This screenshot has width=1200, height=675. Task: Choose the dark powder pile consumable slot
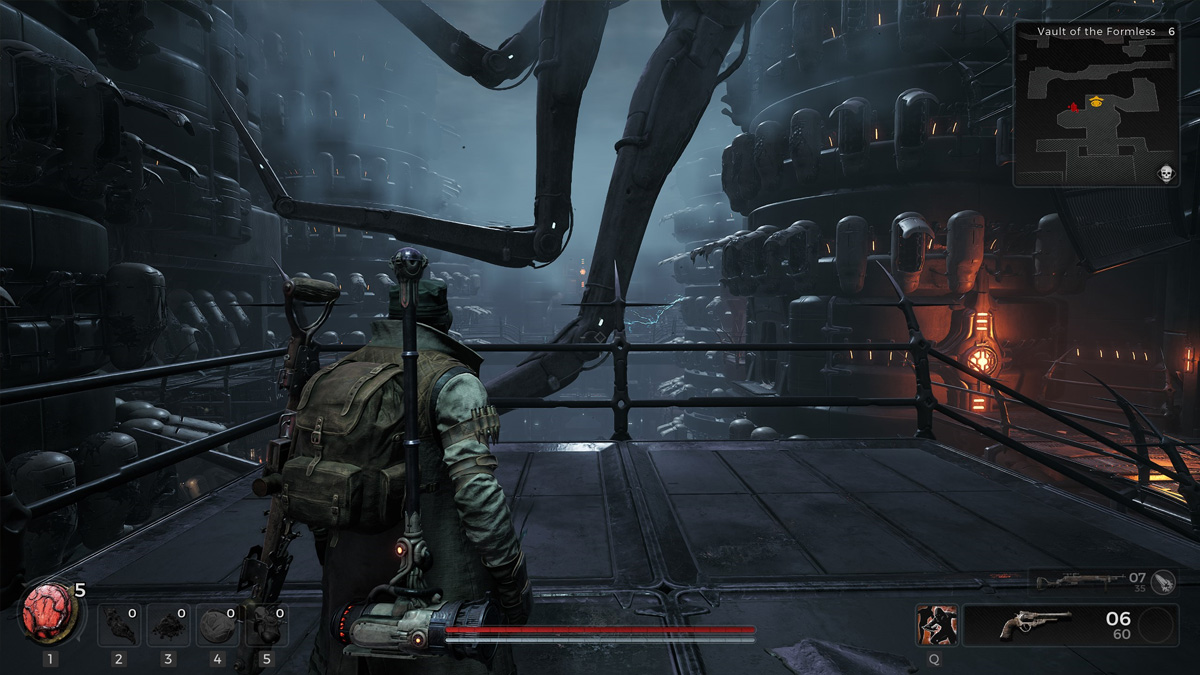pos(169,626)
